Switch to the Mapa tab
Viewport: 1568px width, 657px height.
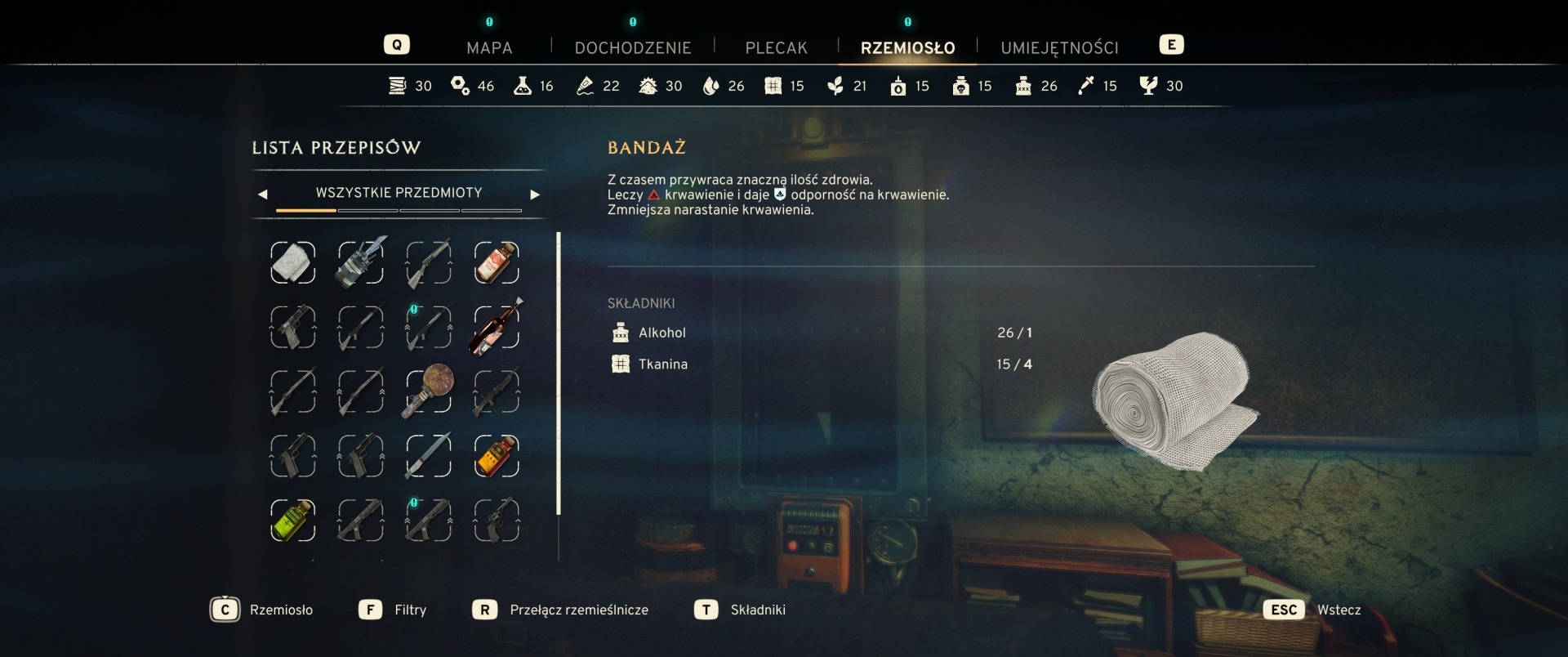[x=489, y=47]
